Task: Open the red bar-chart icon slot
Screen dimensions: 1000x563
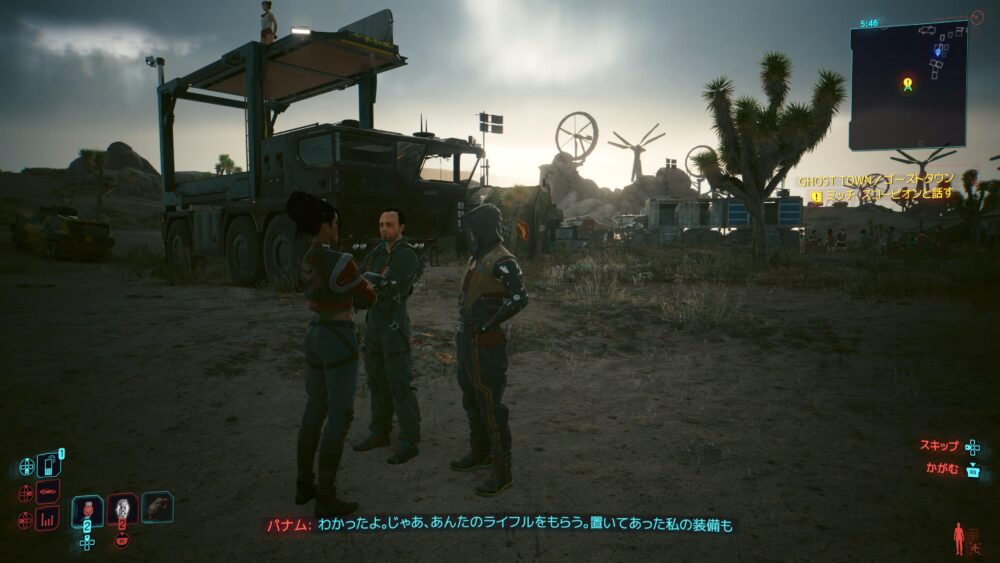Action: [x=47, y=518]
